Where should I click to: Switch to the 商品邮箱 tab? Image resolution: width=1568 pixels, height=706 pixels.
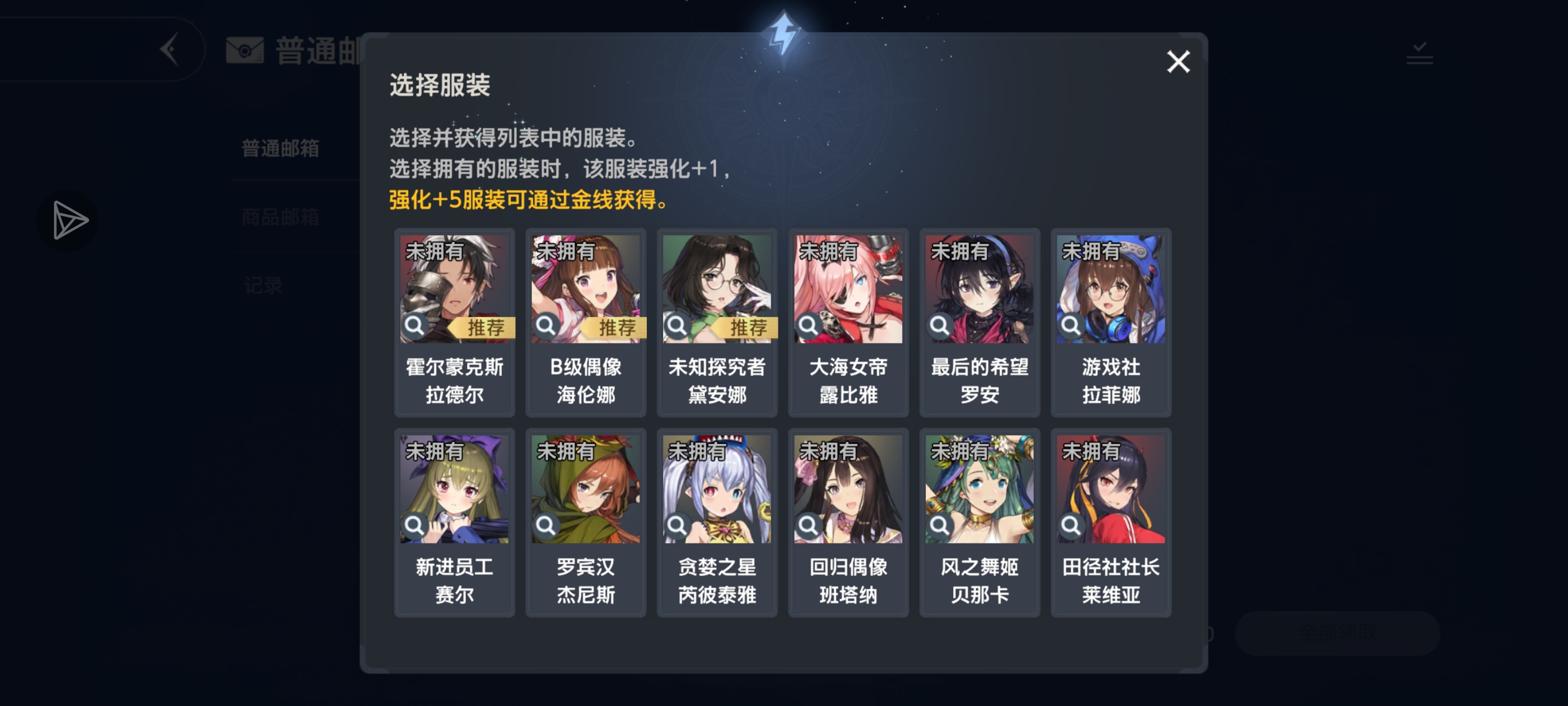click(x=279, y=217)
